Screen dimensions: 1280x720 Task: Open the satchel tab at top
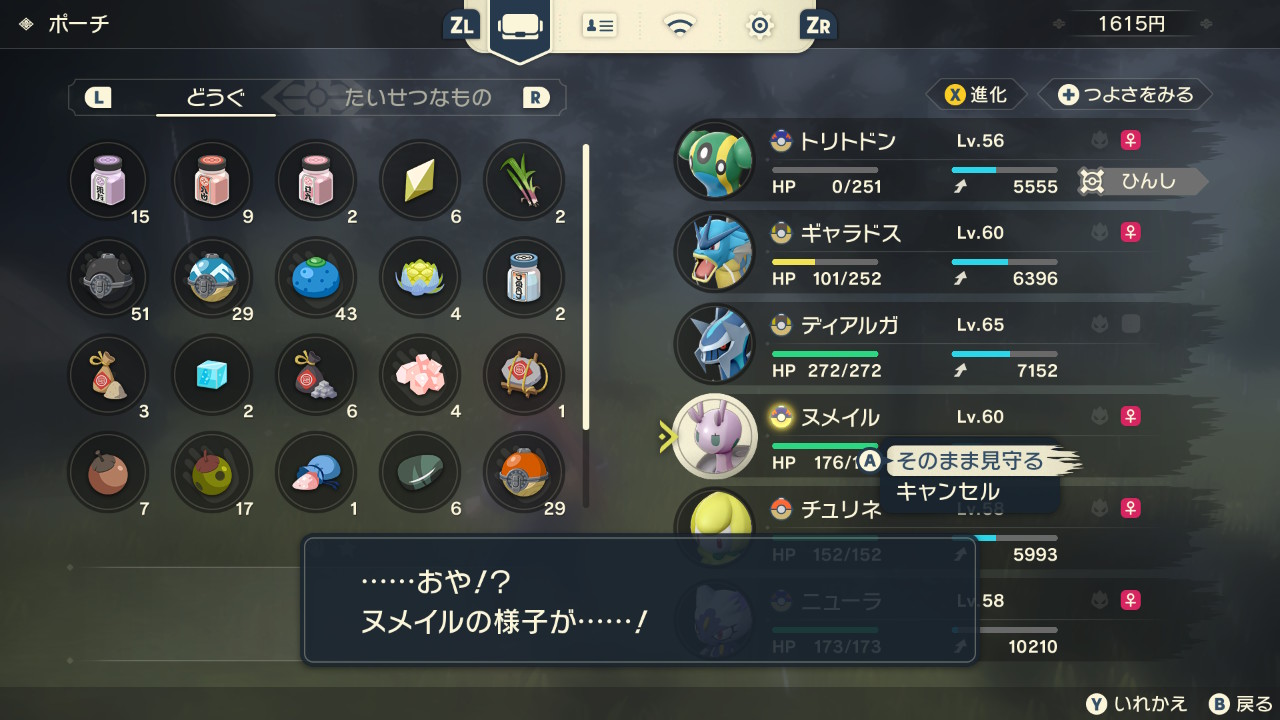520,26
